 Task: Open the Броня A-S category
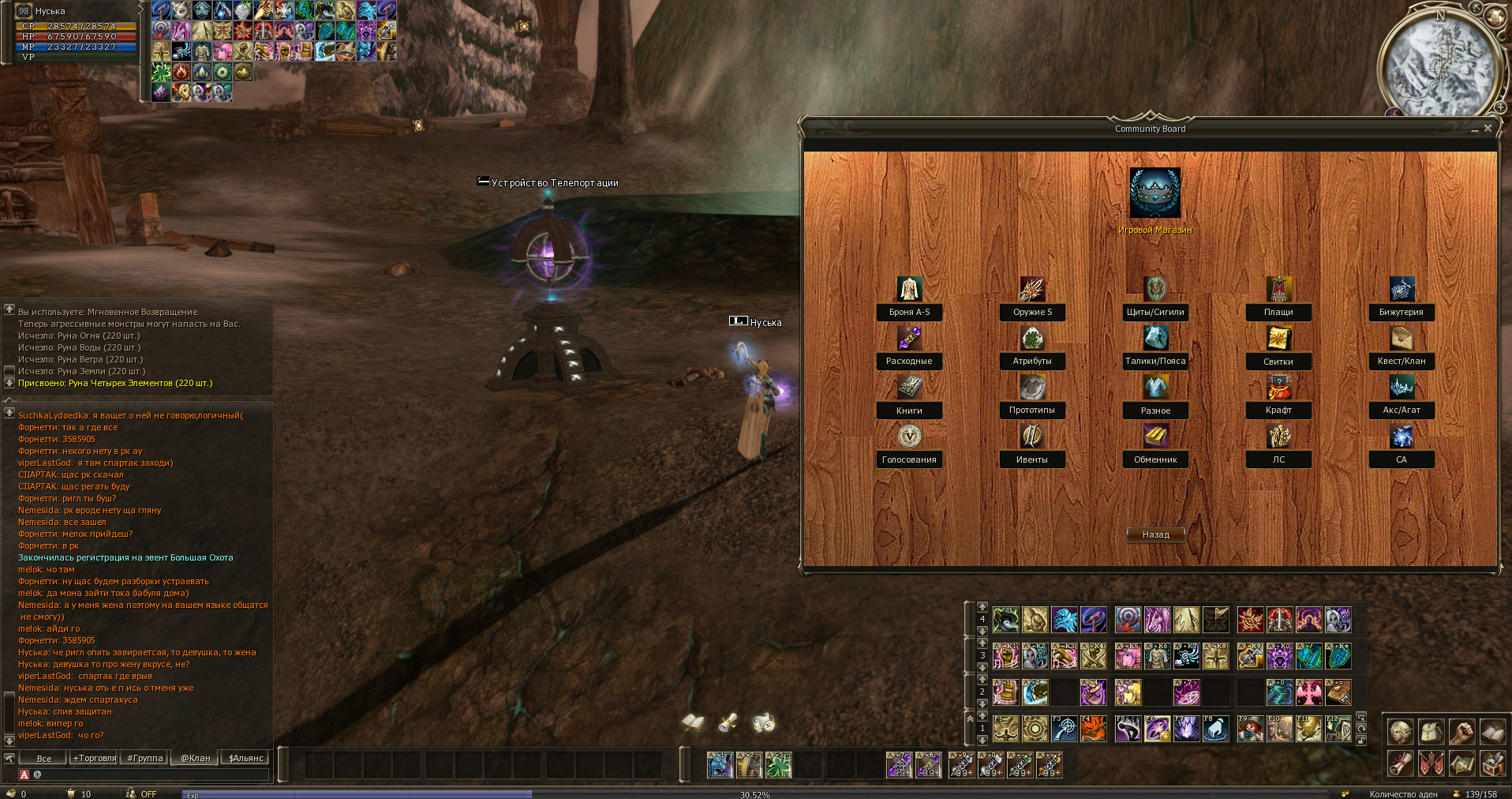909,312
